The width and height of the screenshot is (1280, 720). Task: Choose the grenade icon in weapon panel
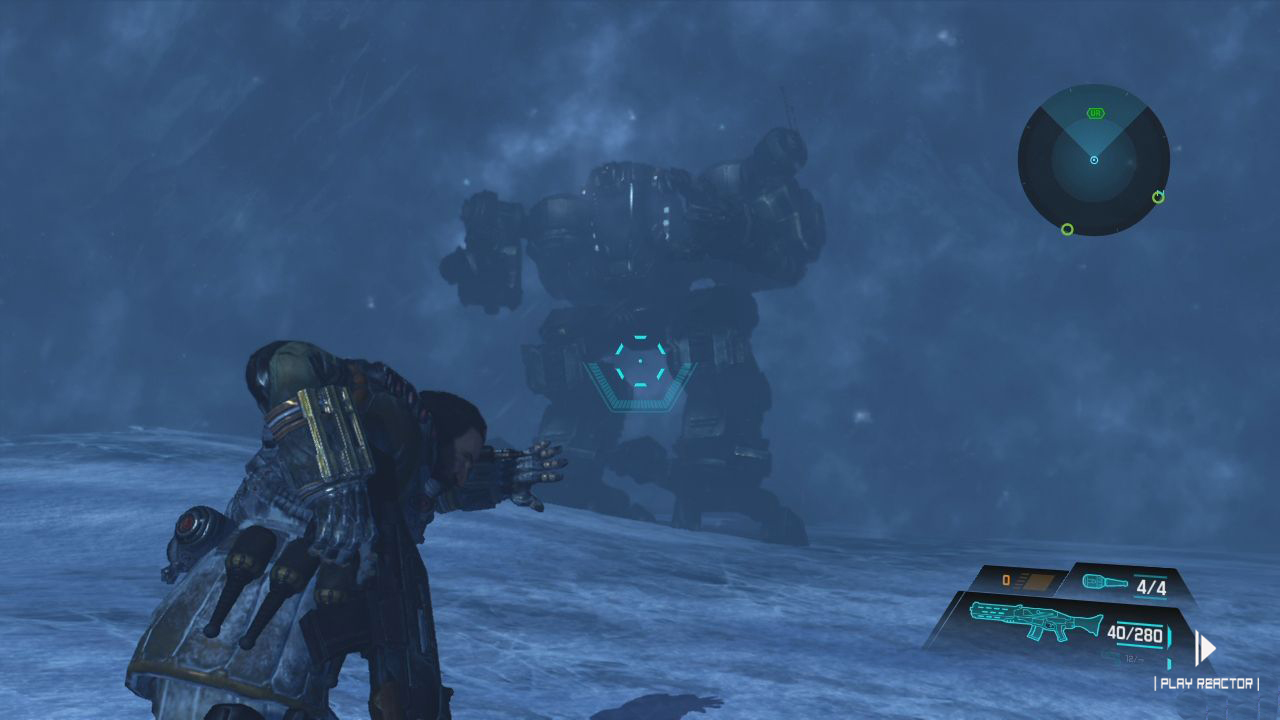click(1103, 584)
